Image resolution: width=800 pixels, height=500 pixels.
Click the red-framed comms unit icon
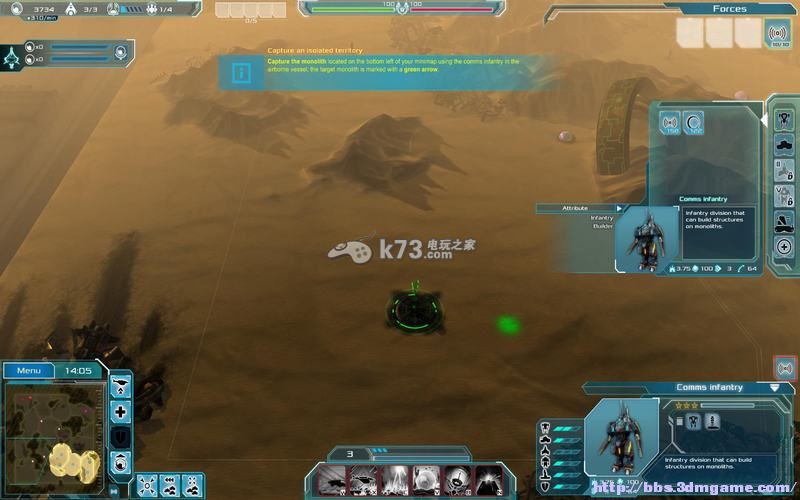click(x=785, y=368)
